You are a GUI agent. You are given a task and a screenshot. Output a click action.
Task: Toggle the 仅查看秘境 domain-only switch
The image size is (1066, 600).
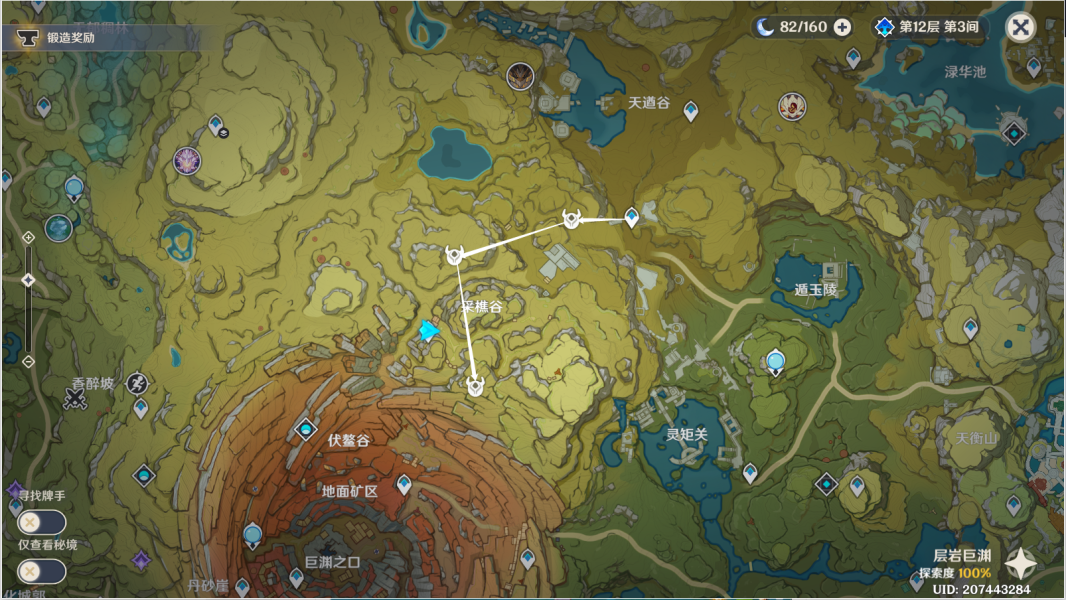point(41,571)
